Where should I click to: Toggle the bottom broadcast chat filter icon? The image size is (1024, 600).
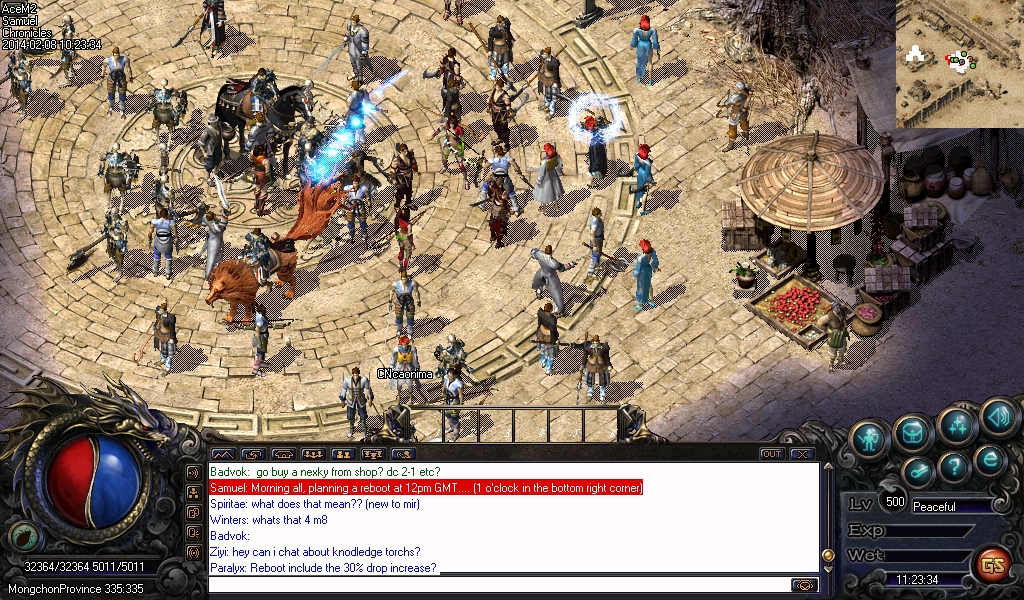coord(193,552)
